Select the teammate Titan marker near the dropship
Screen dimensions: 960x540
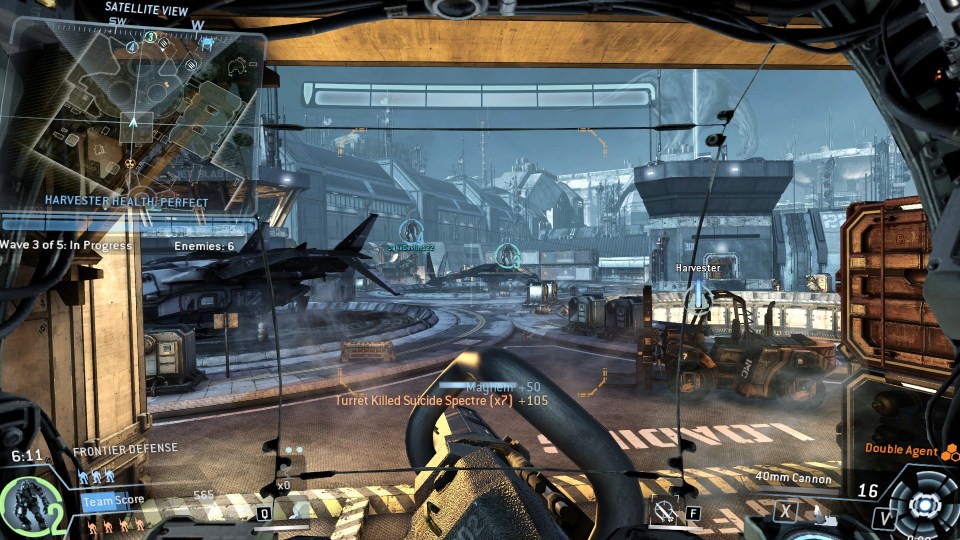click(410, 232)
